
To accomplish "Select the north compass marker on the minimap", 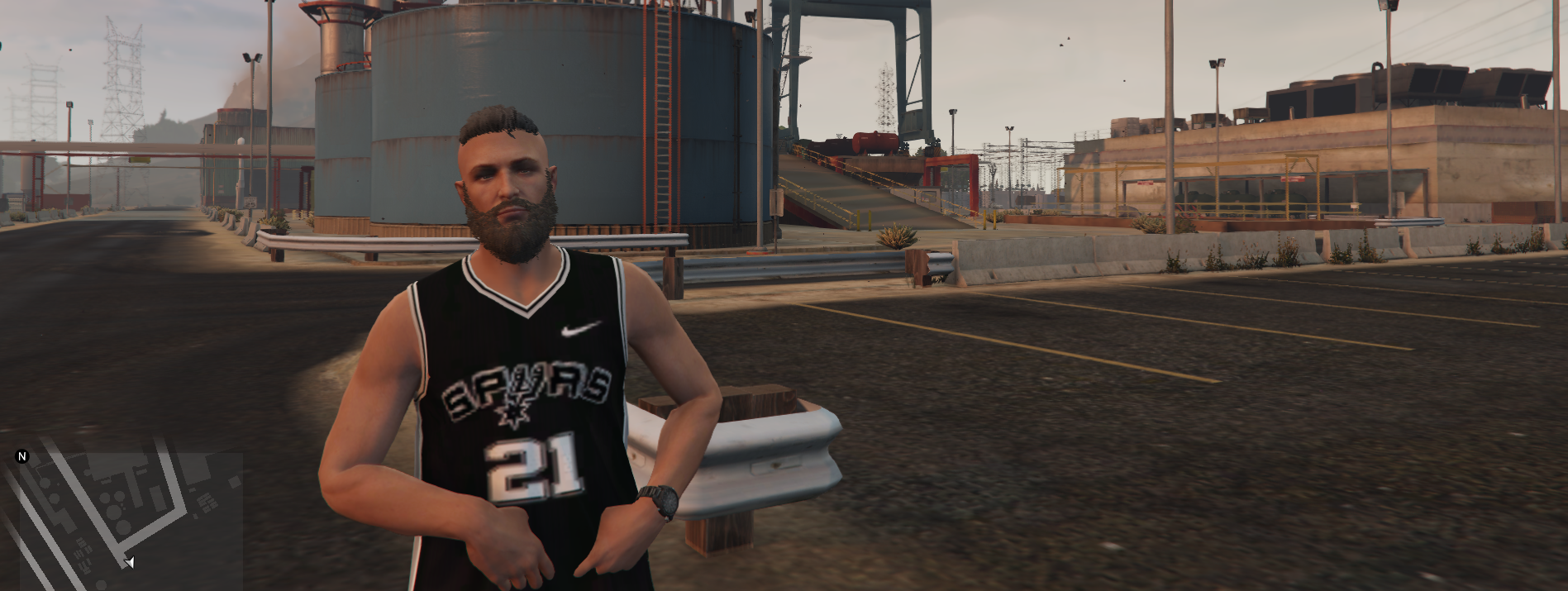I will coord(22,456).
